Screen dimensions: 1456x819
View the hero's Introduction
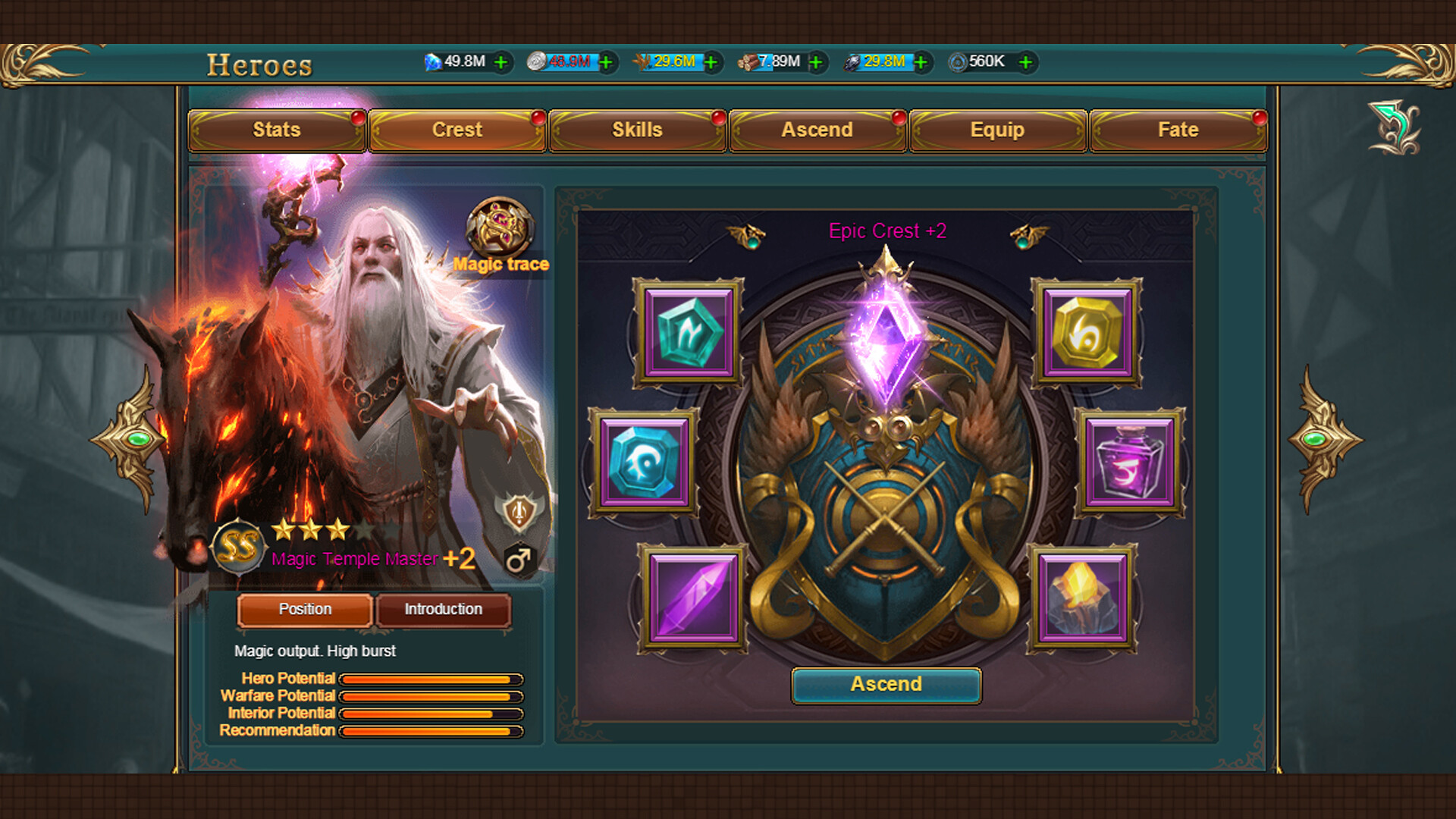pos(443,610)
